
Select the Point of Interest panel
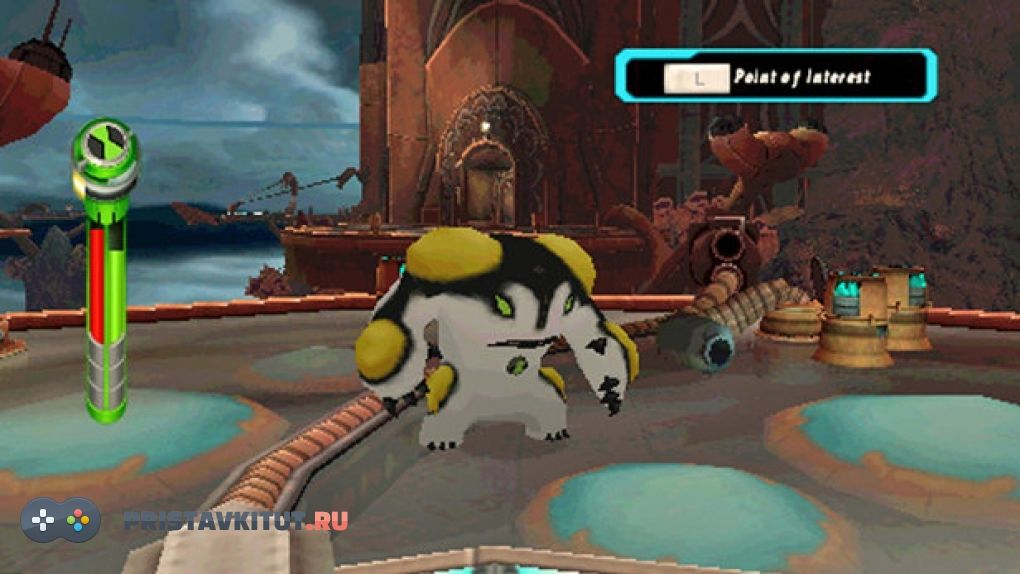[x=775, y=76]
